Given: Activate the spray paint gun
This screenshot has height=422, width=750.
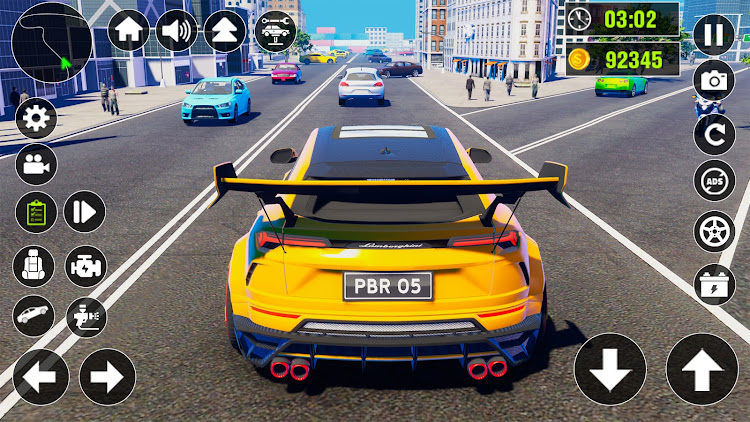Looking at the screenshot, I should [85, 317].
